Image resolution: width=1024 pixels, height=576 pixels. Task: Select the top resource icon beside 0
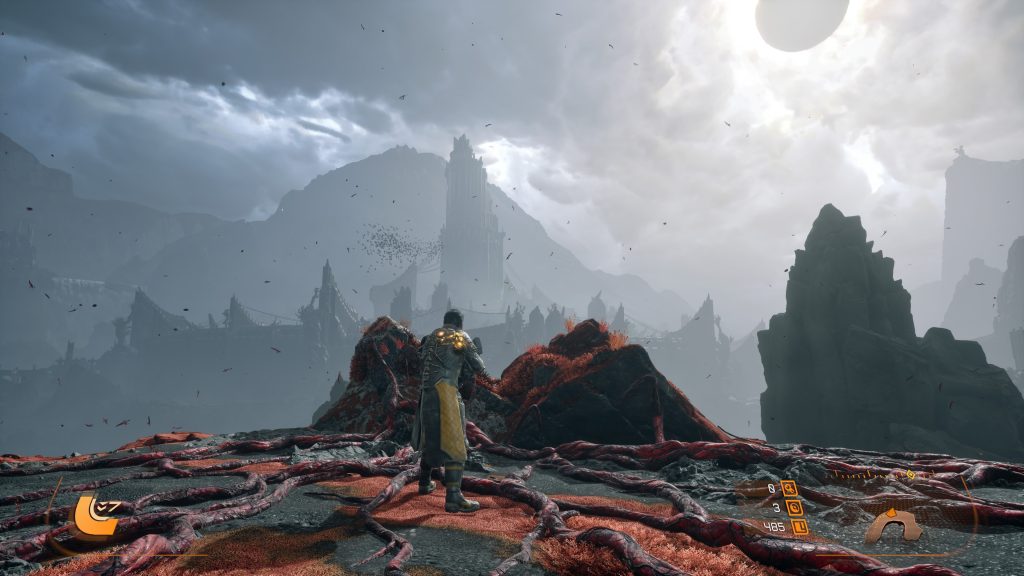pos(790,488)
